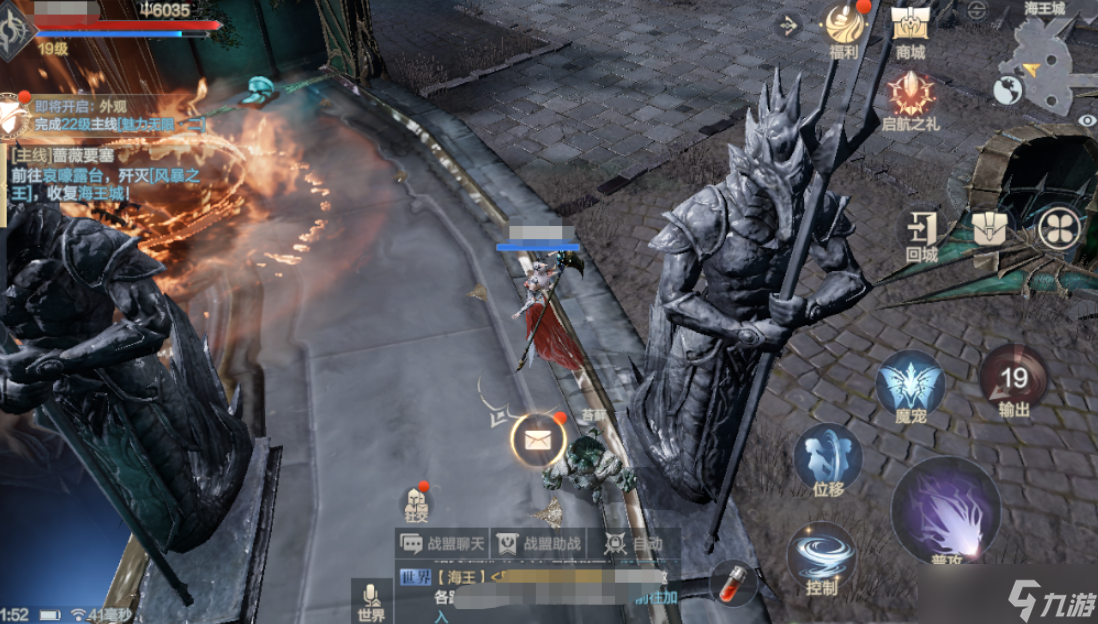
Task: Open the 战盟聊天 guild chat
Action: click(x=443, y=543)
